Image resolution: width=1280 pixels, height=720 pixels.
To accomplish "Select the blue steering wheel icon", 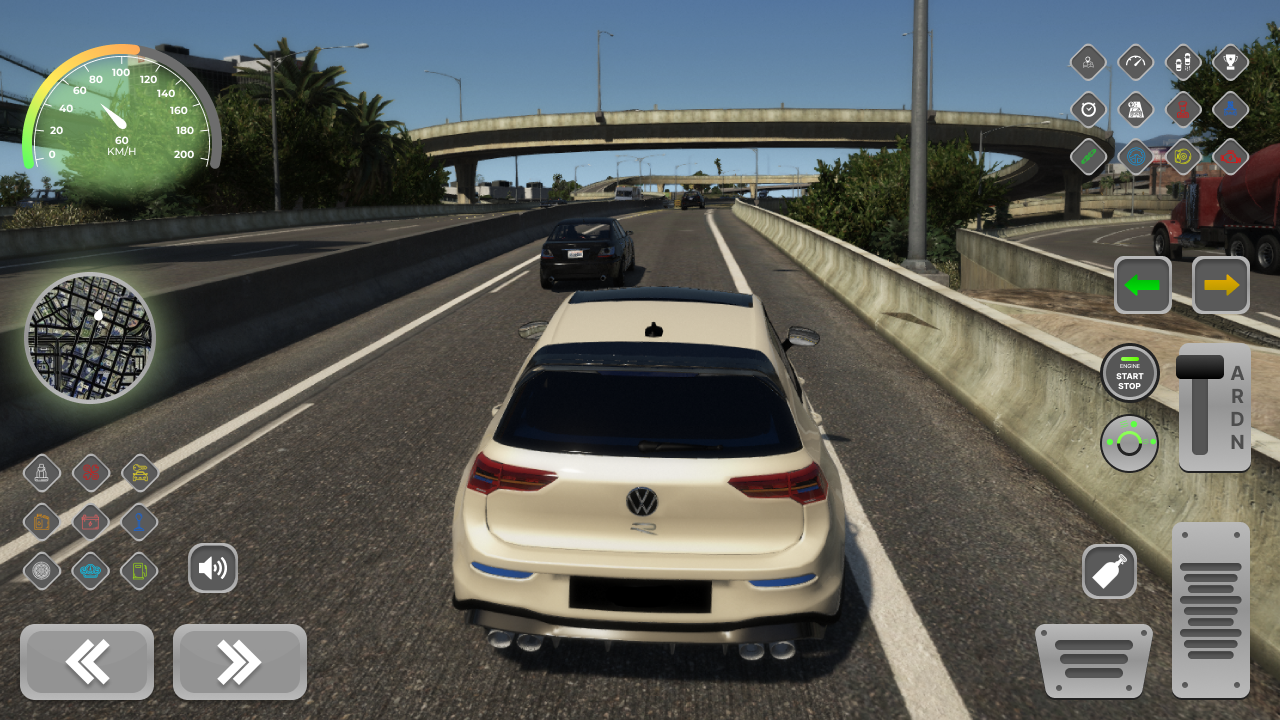I will click(1136, 157).
